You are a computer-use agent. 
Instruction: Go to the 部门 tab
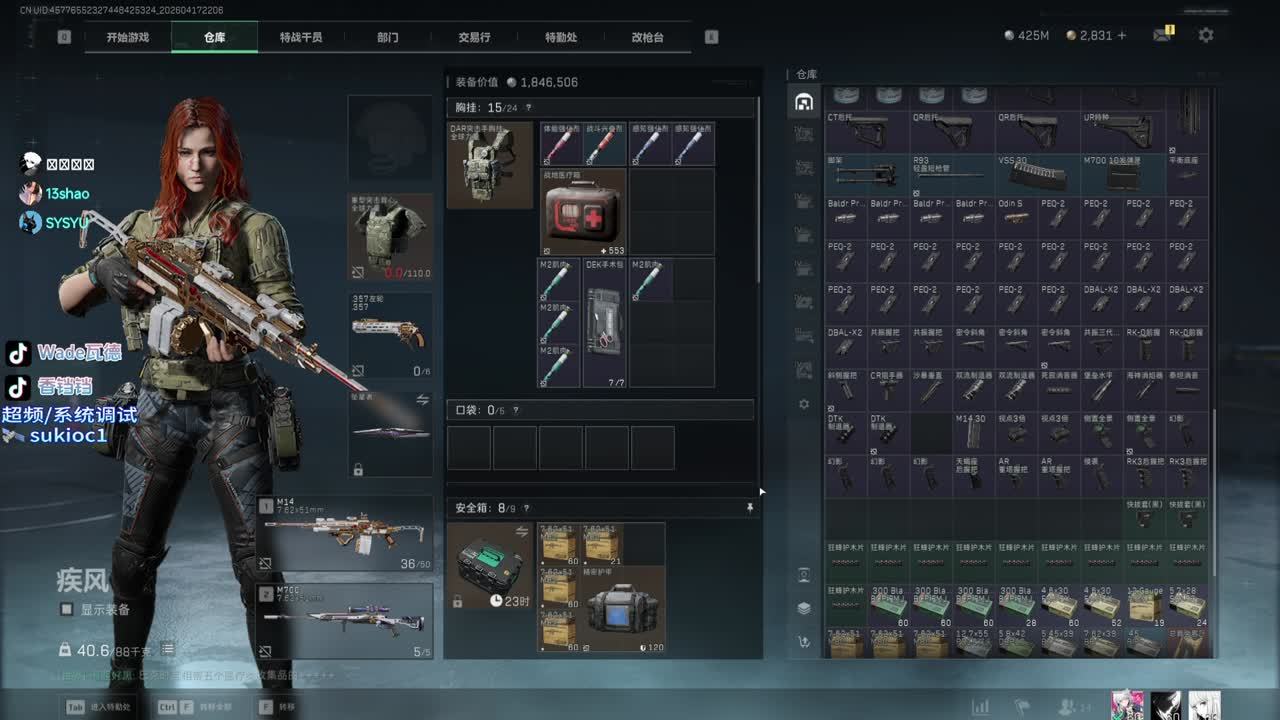[x=388, y=37]
